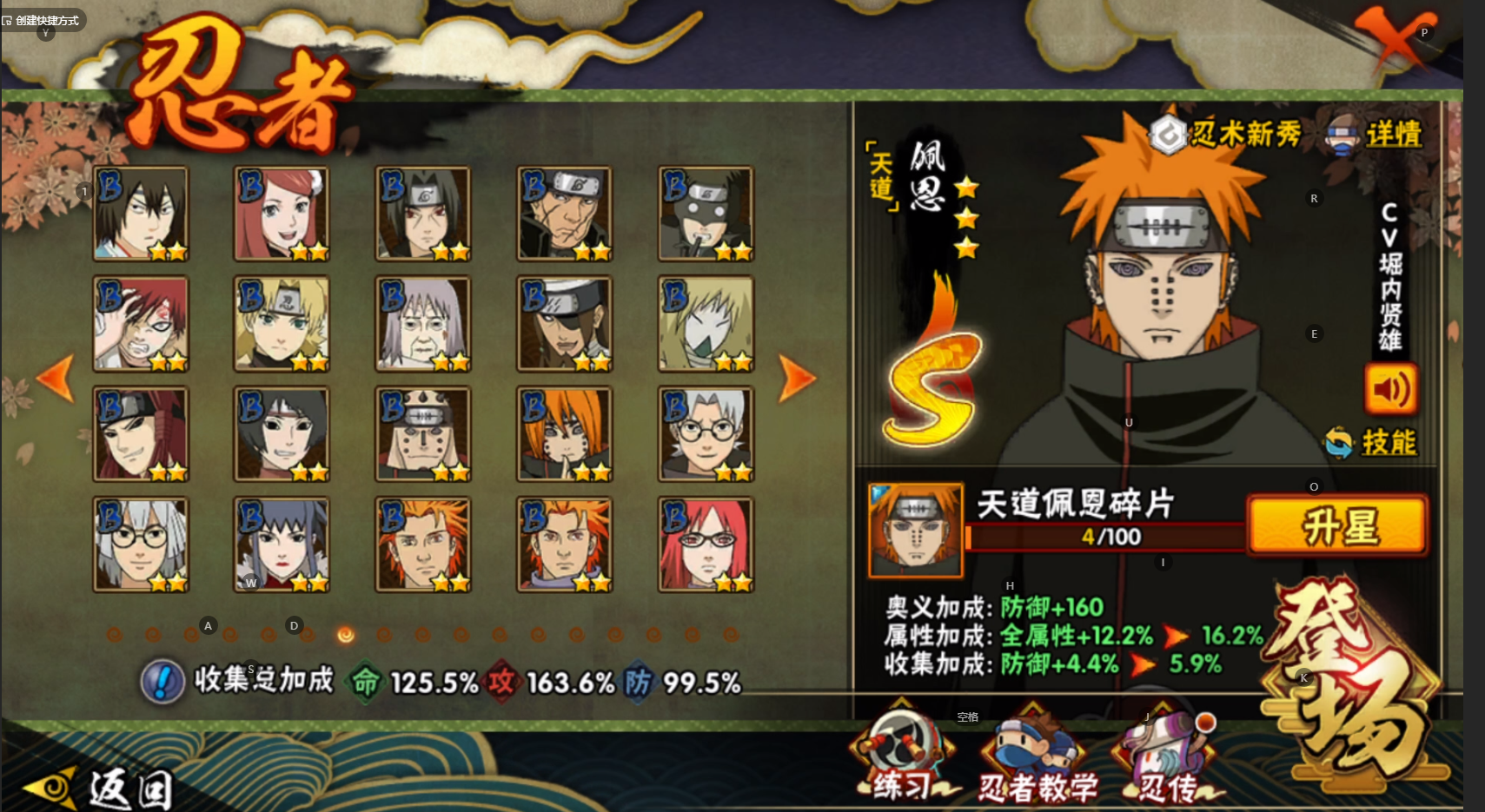
Task: Choose the red-haired Karin with glasses
Action: (706, 545)
